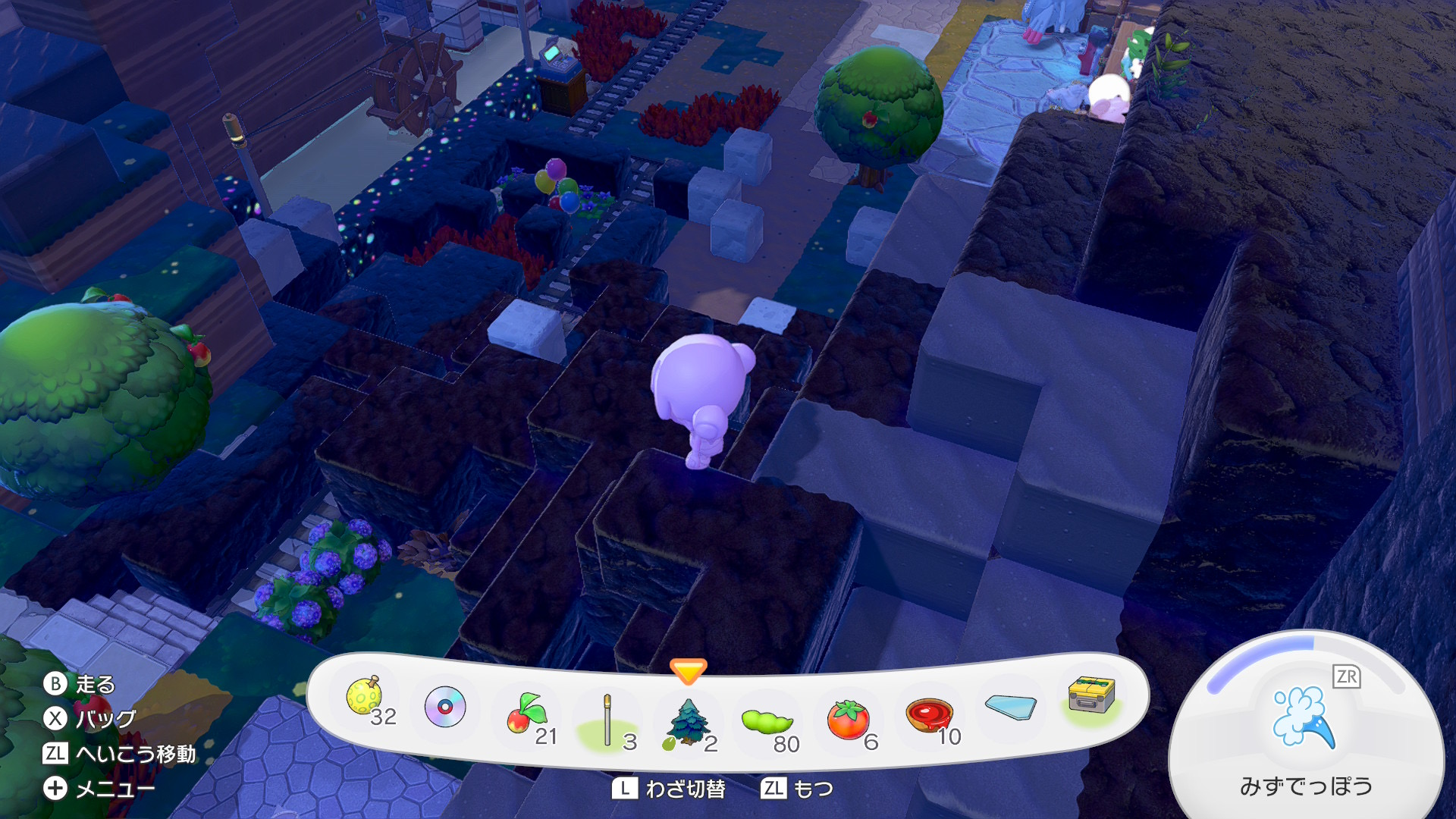Viewport: 1456px width, 819px height.
Task: Choose the music disc item
Action: (x=445, y=707)
